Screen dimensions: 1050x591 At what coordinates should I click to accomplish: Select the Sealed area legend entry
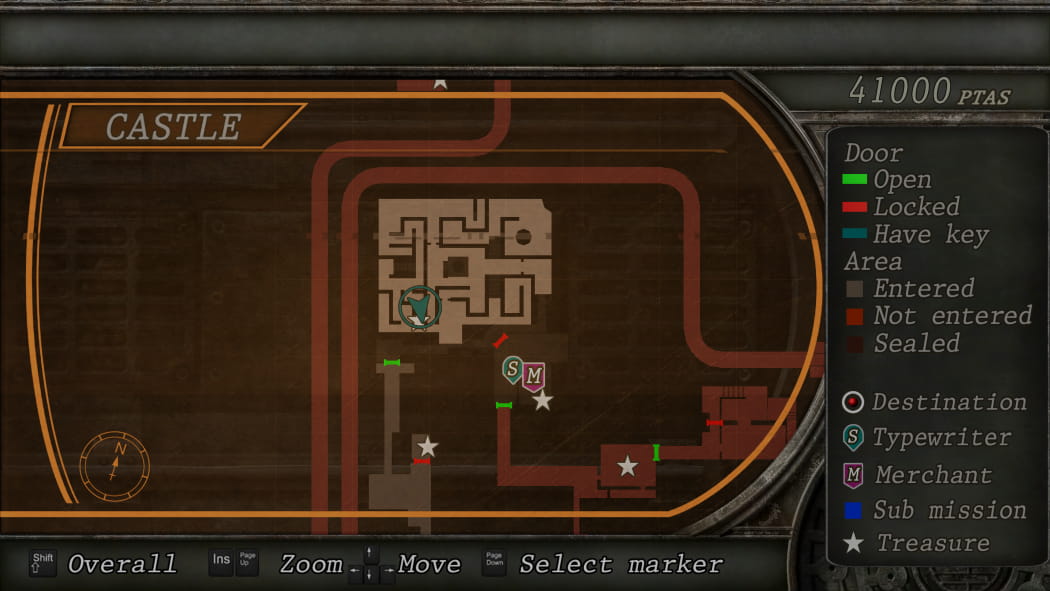pyautogui.click(x=903, y=343)
